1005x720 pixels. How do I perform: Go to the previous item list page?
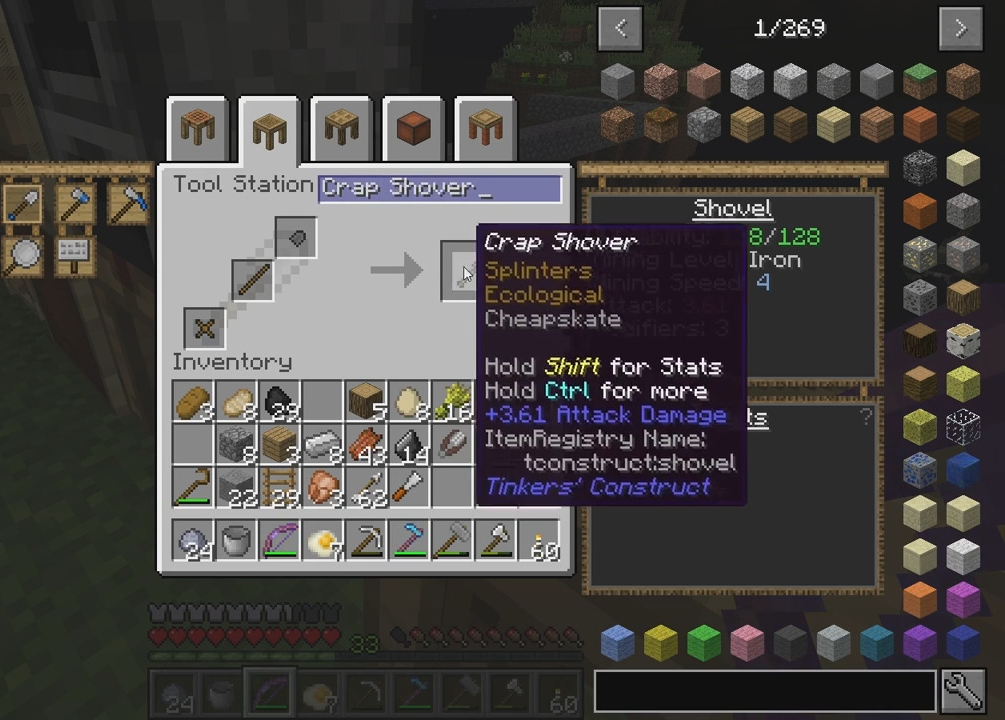point(620,28)
